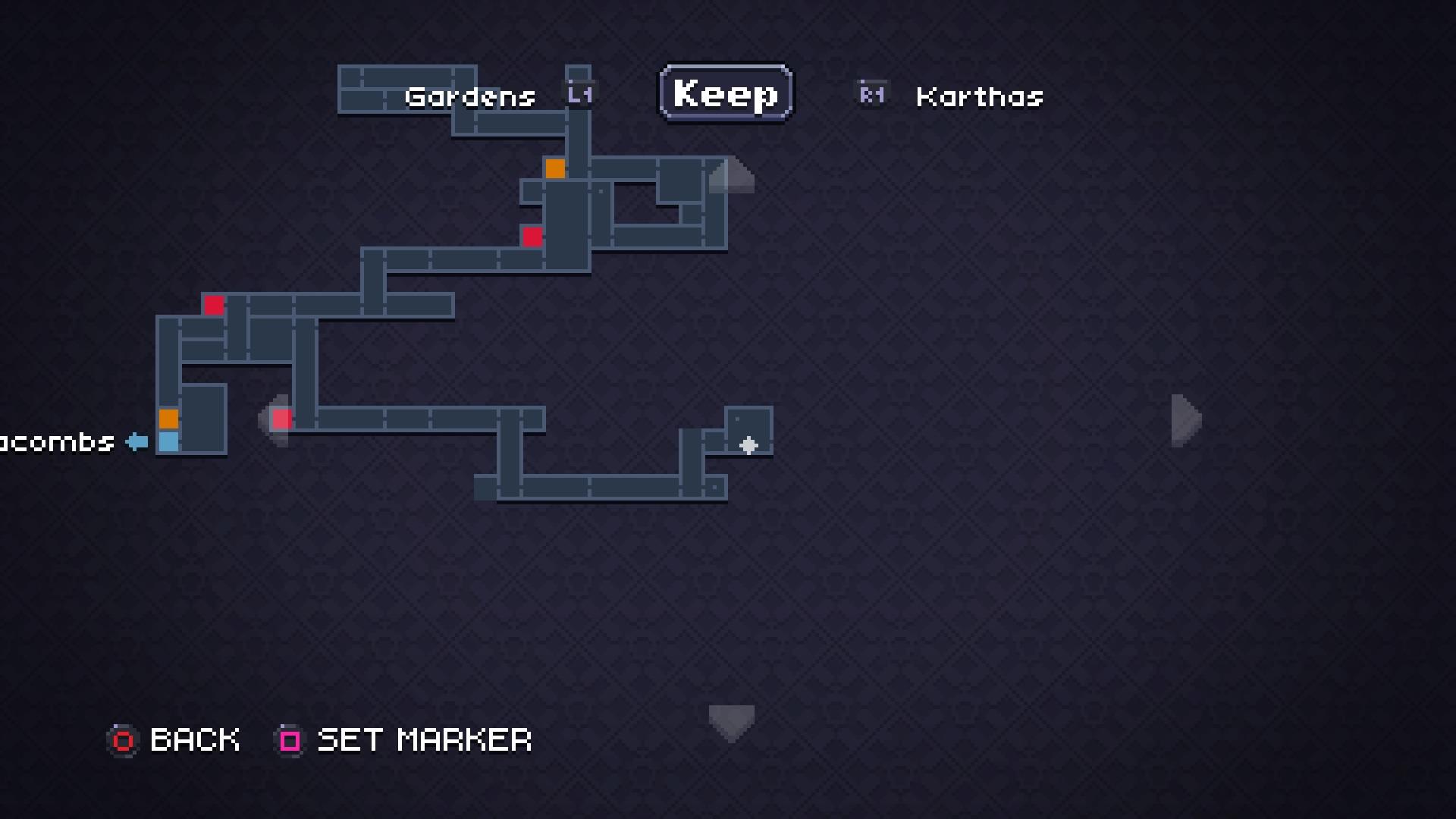Image resolution: width=1456 pixels, height=819 pixels.
Task: Click the red marker in the upper map section
Action: point(531,237)
